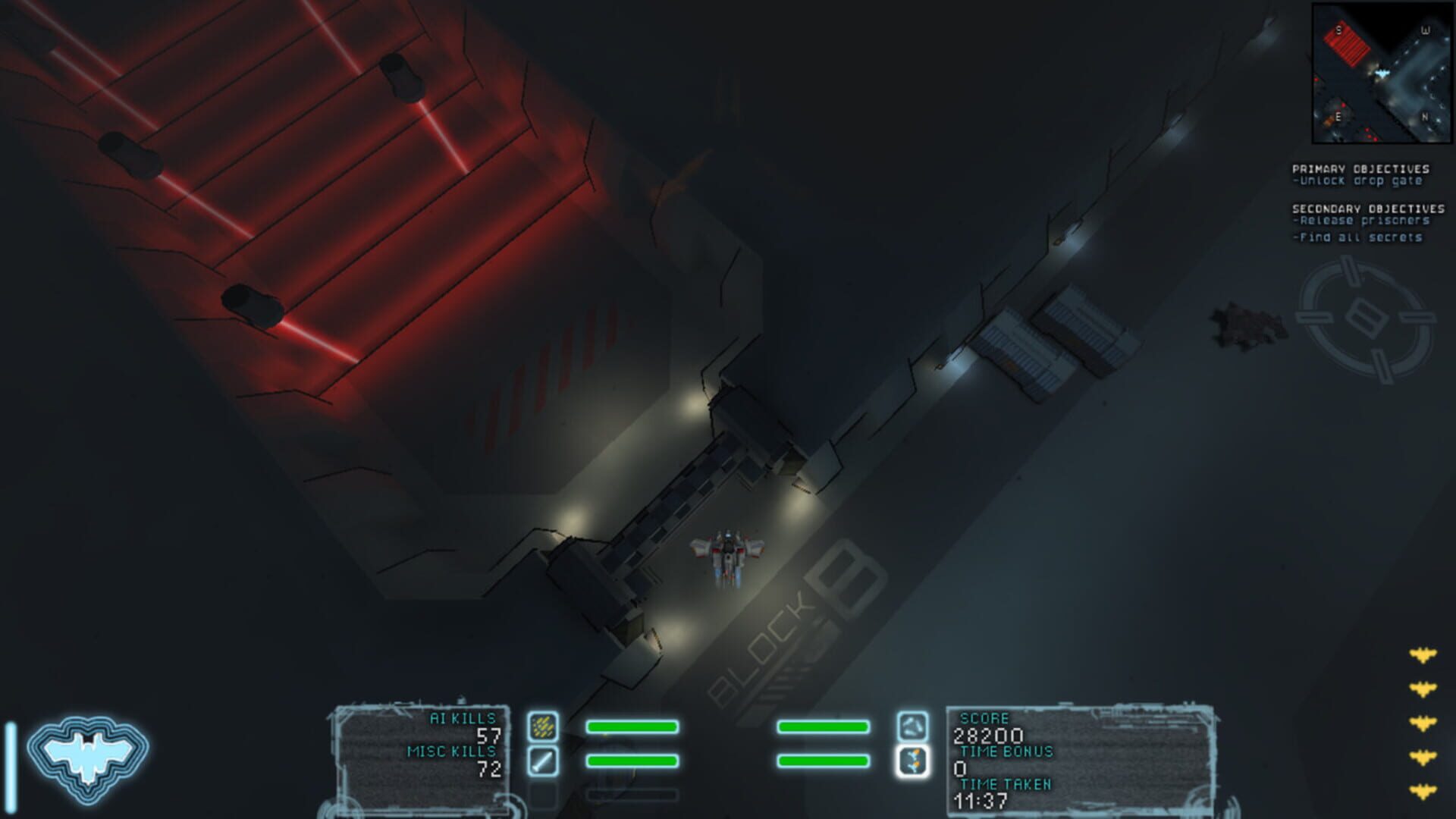Image resolution: width=1456 pixels, height=819 pixels.
Task: Click the N compass marker on the minimap
Action: tap(1425, 117)
